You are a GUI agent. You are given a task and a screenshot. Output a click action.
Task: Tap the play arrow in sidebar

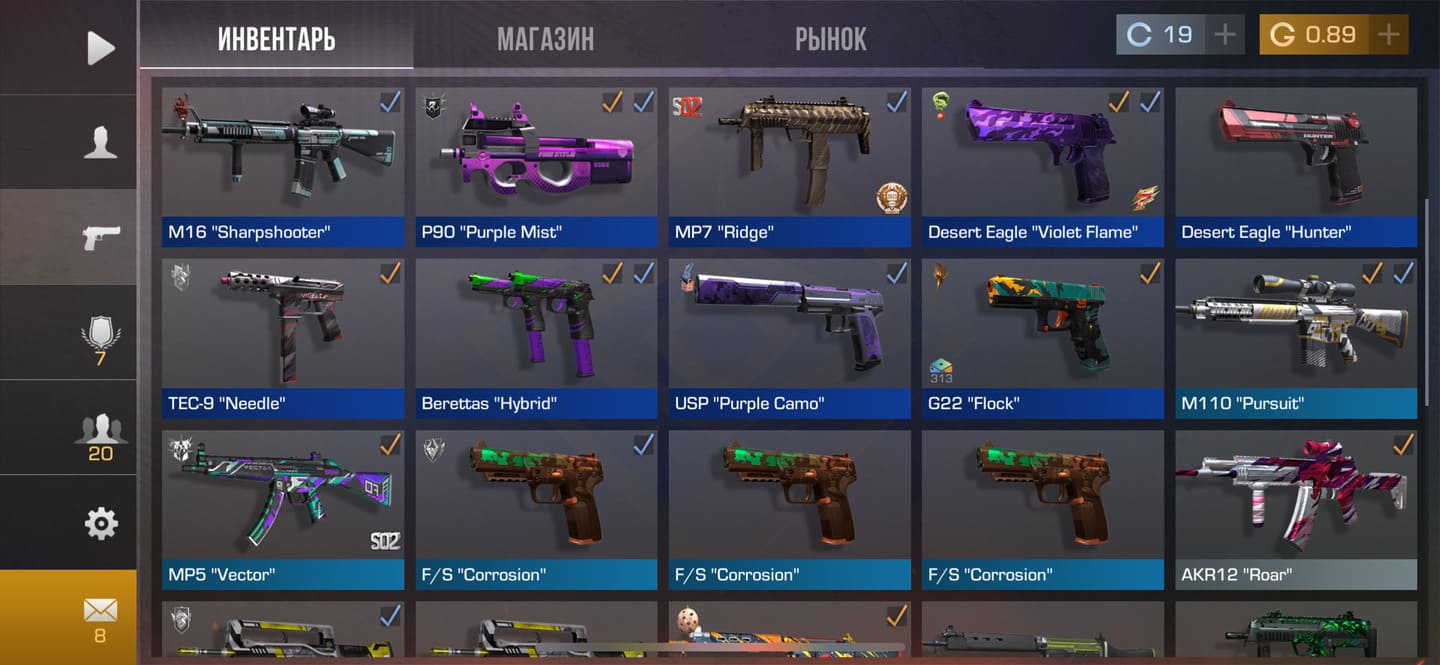point(100,47)
